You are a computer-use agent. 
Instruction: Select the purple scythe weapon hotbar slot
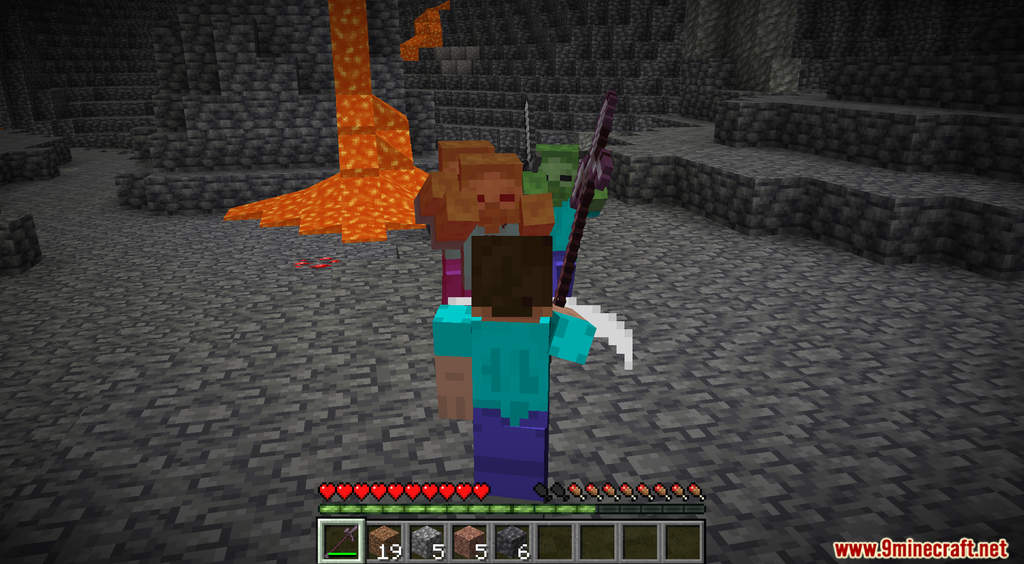click(x=341, y=541)
